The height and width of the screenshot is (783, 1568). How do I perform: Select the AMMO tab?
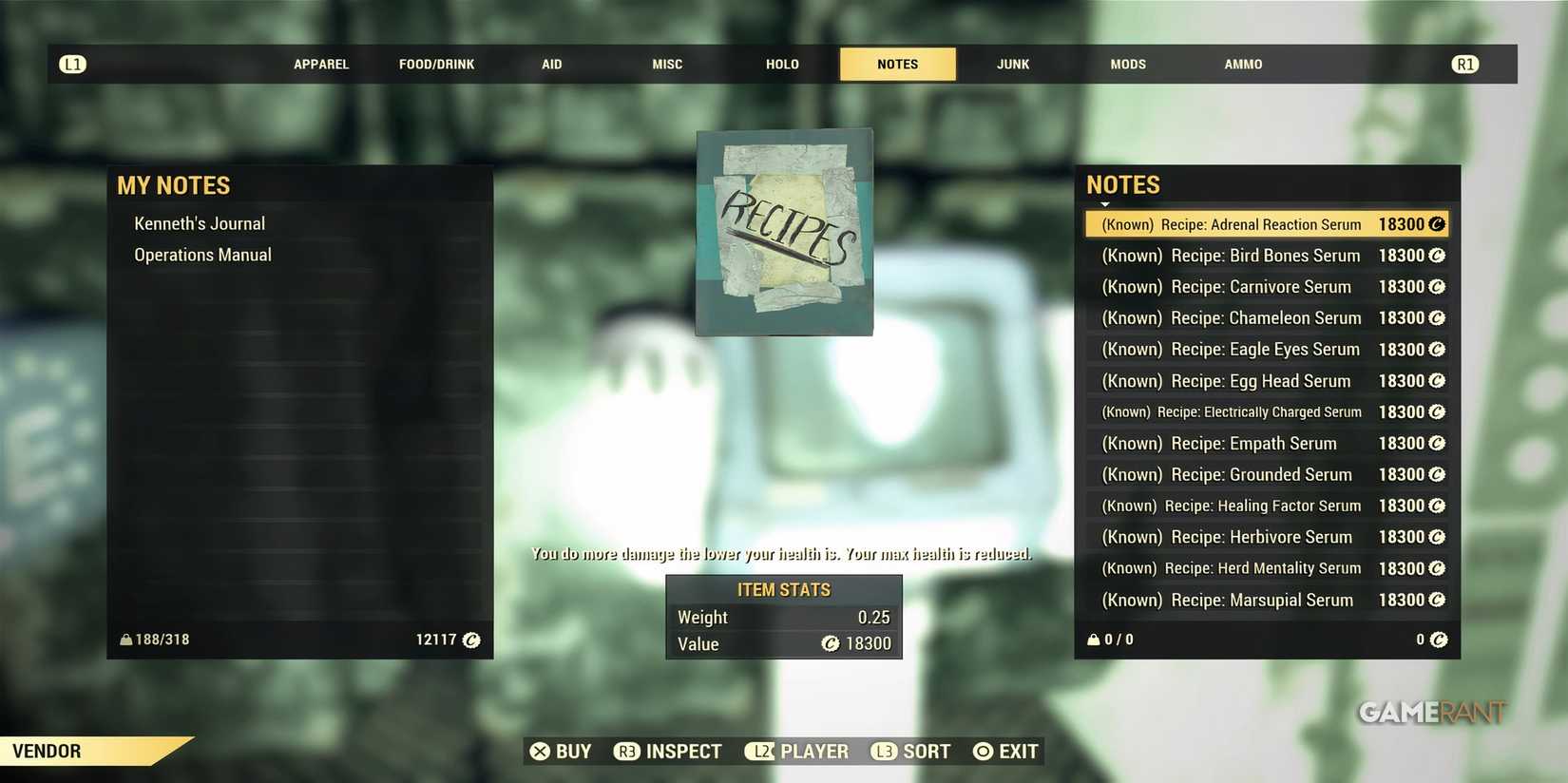[1242, 64]
